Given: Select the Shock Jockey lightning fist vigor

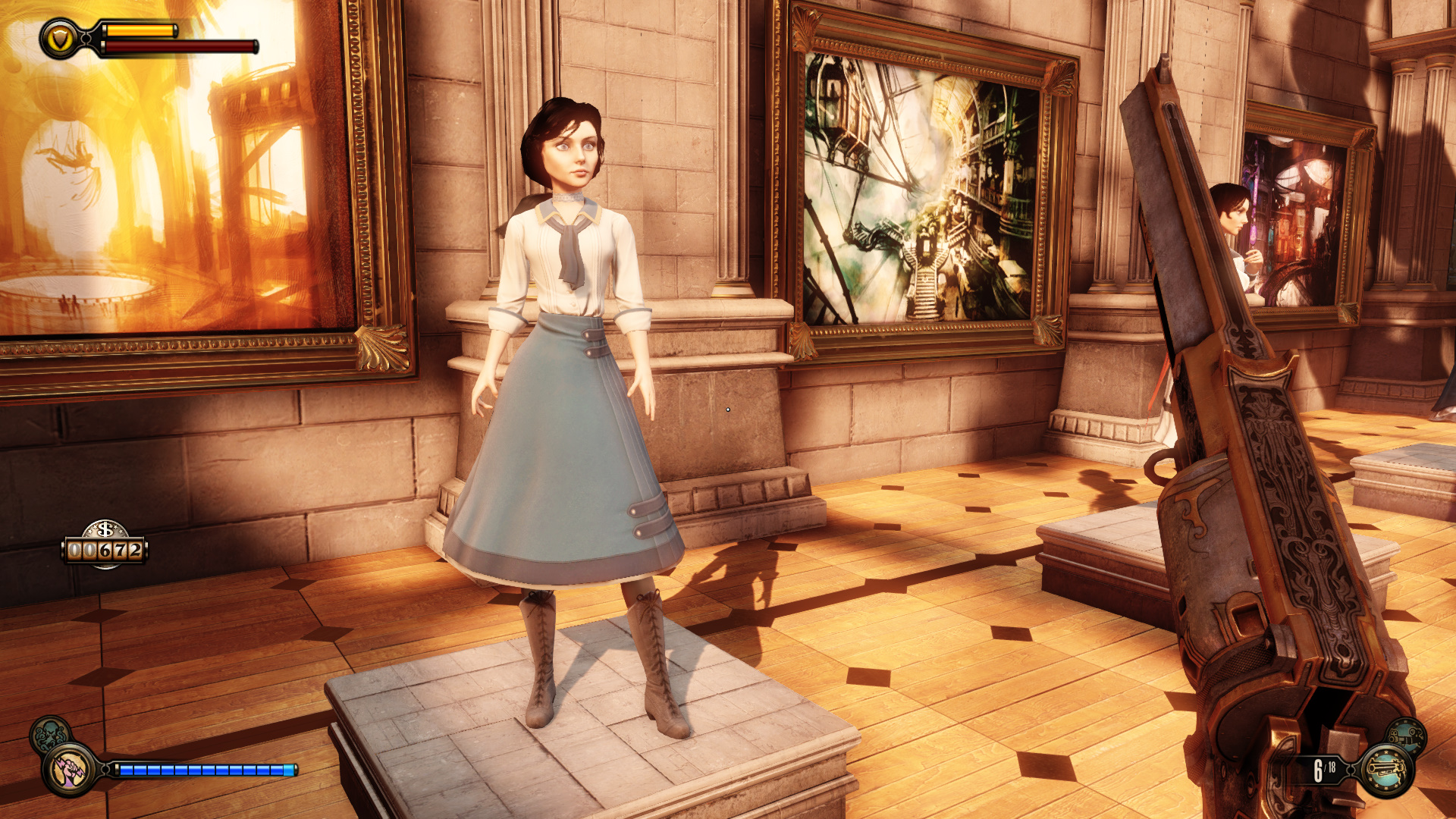Looking at the screenshot, I should [x=69, y=769].
